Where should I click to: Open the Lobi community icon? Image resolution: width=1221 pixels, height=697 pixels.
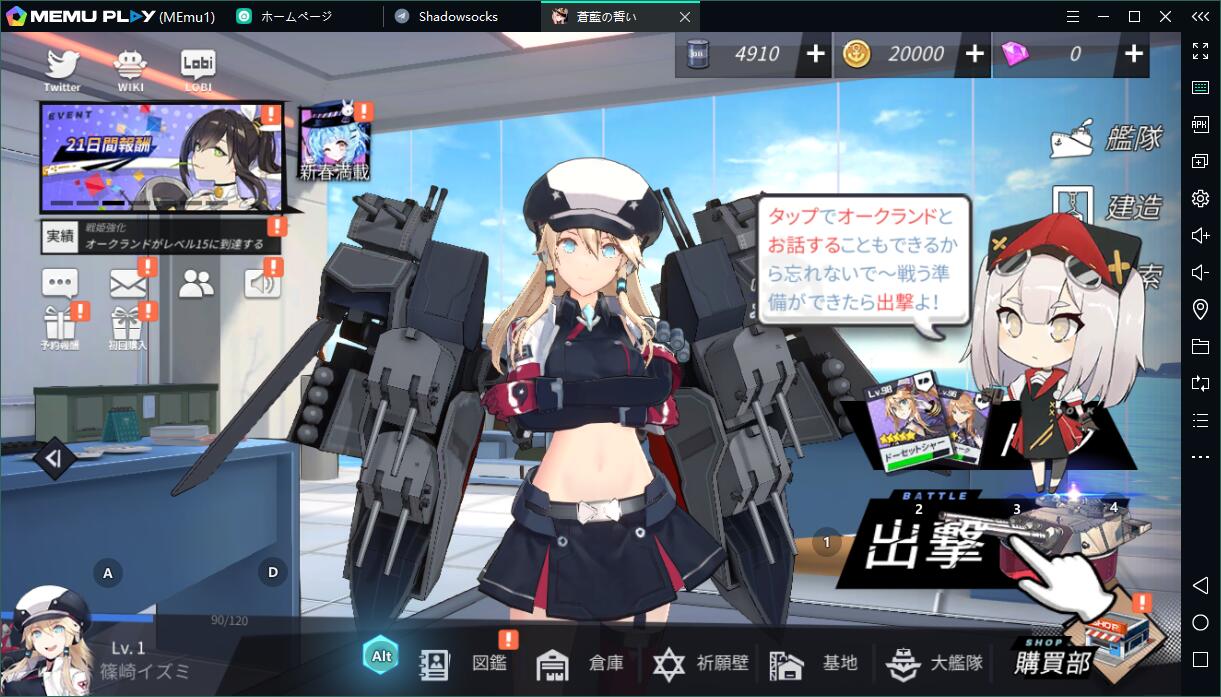coord(198,68)
